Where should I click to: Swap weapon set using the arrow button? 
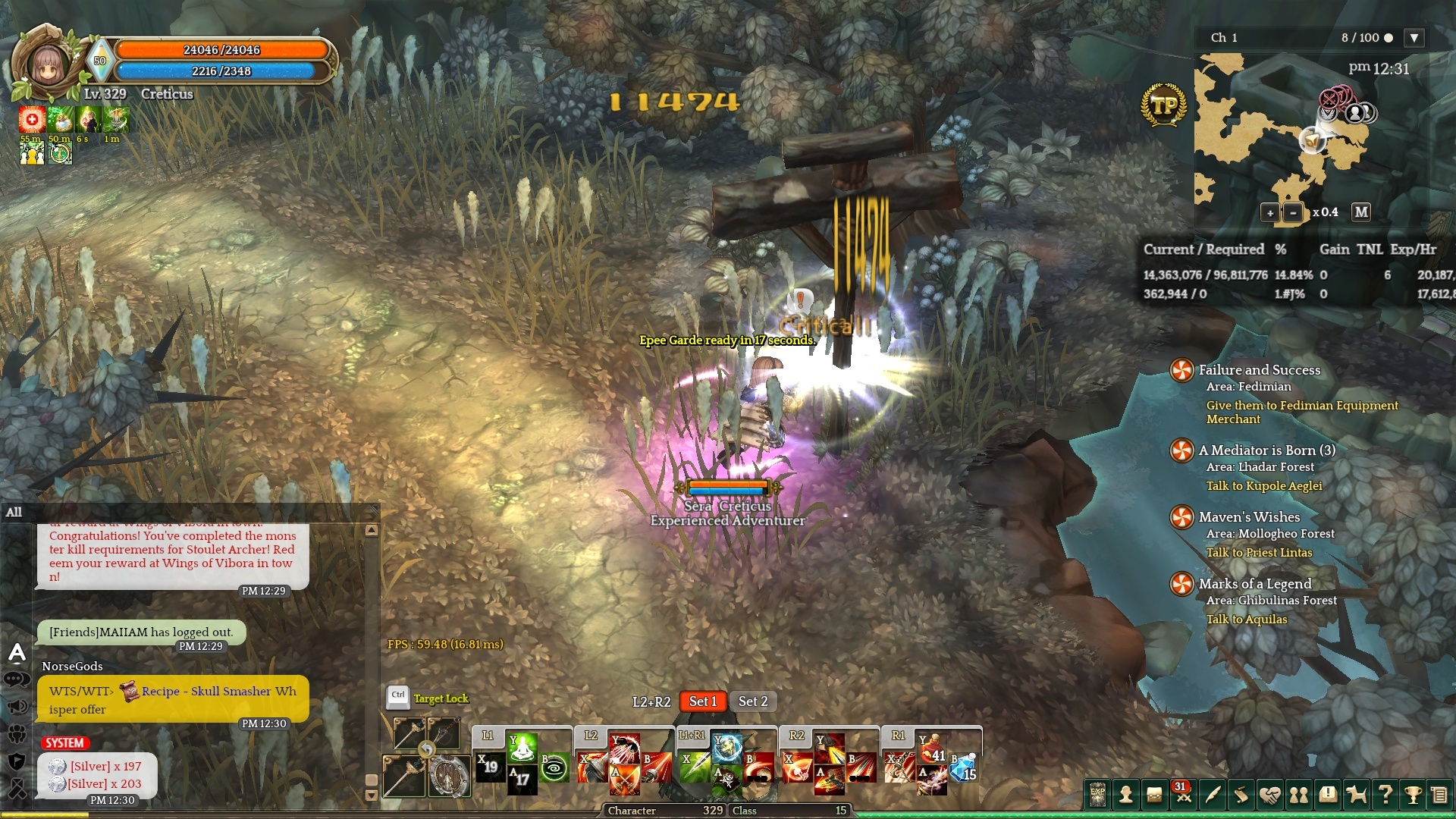click(x=427, y=749)
